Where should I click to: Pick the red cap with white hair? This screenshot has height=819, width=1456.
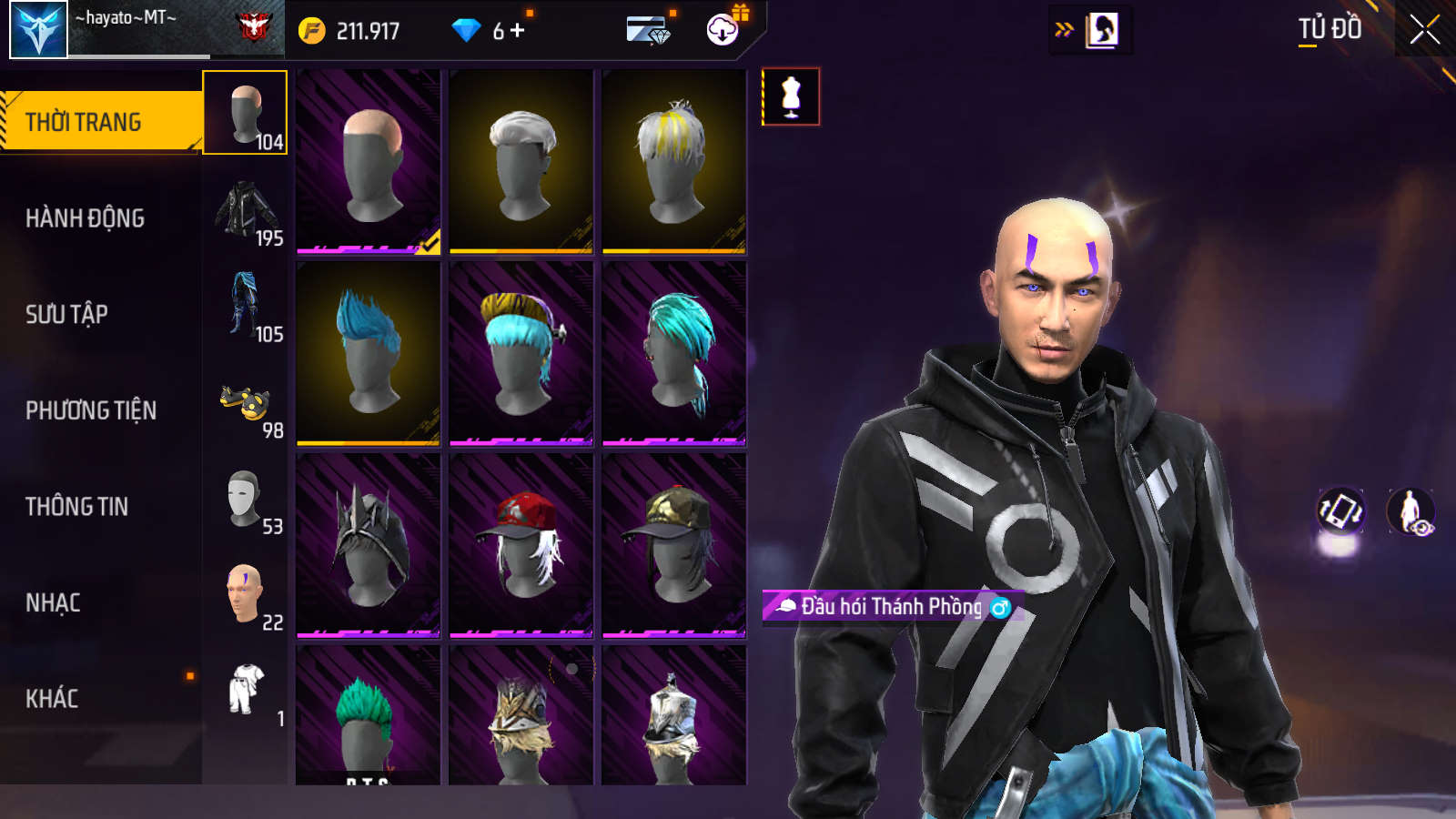pos(521,545)
